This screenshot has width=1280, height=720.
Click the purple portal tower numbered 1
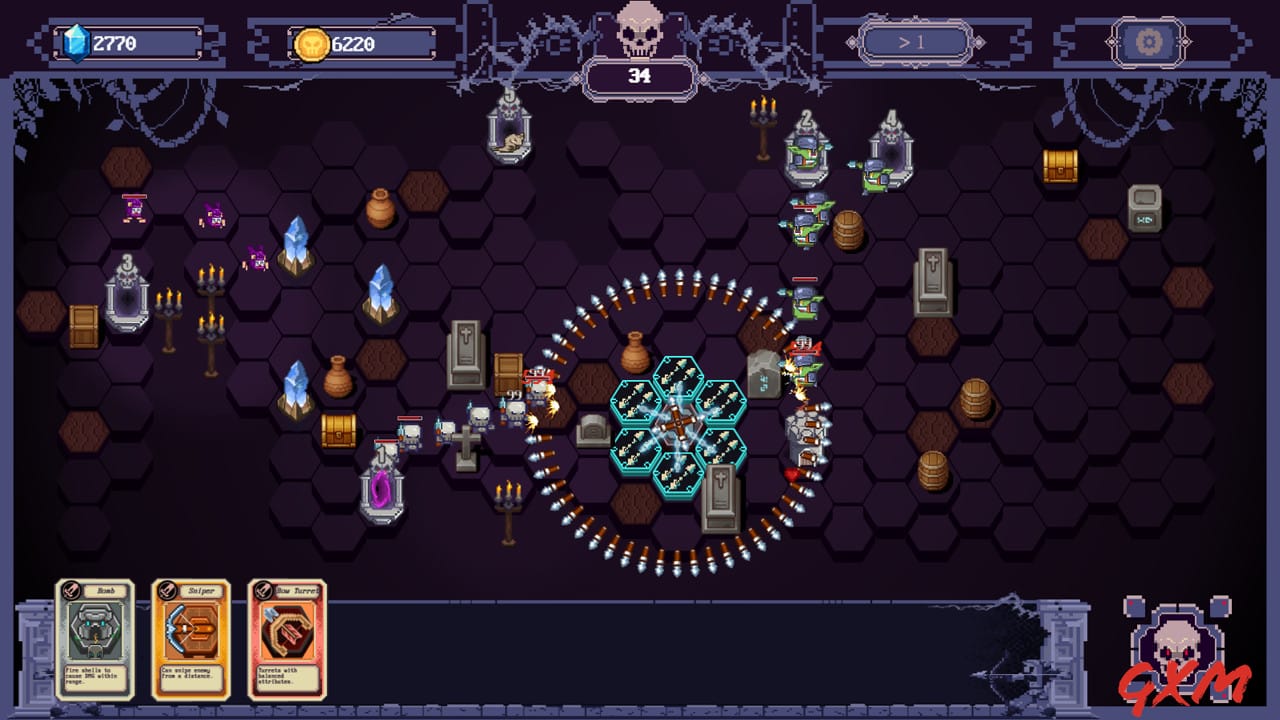coord(381,490)
